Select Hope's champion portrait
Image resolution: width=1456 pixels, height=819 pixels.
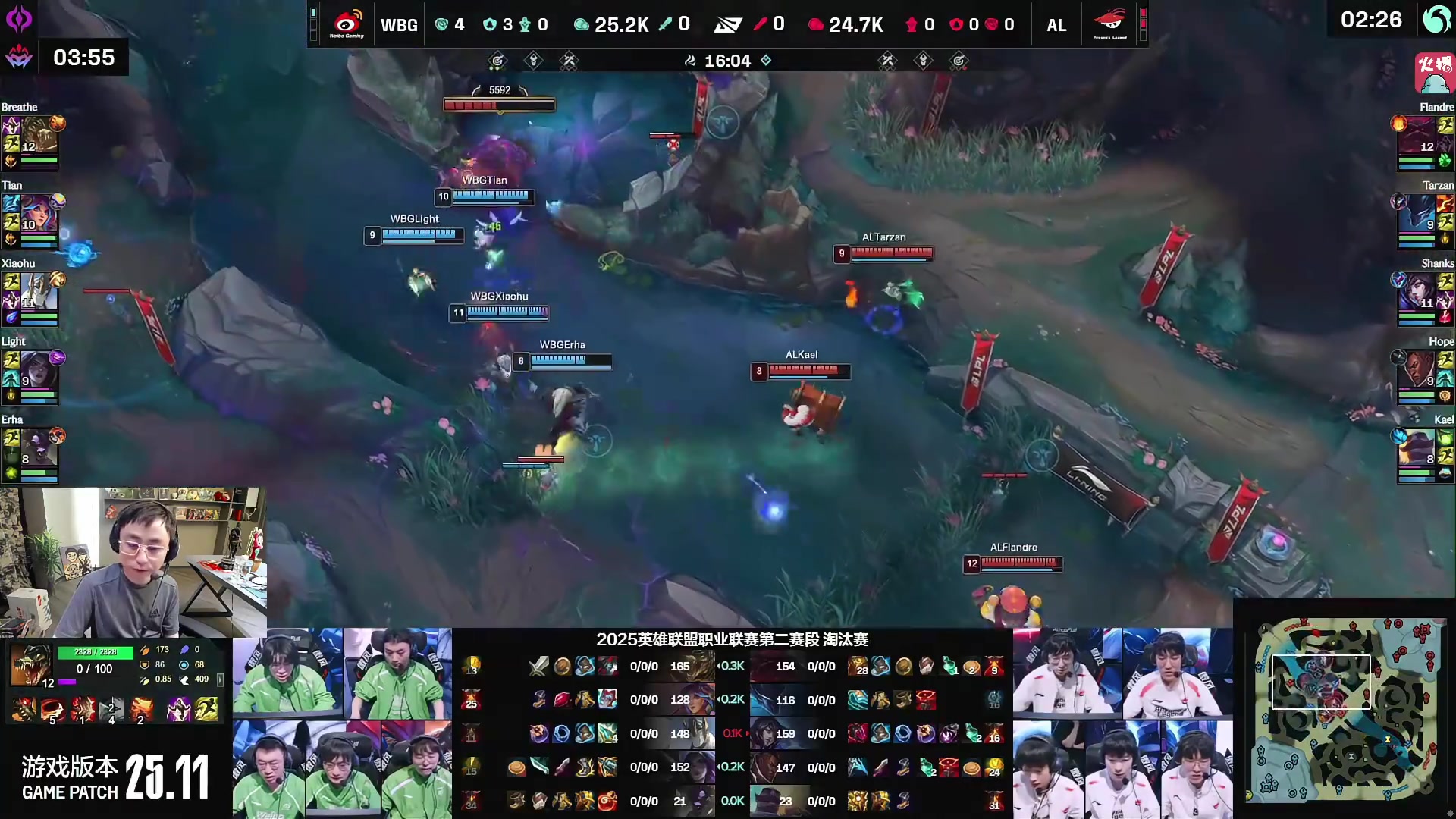pos(1417,369)
